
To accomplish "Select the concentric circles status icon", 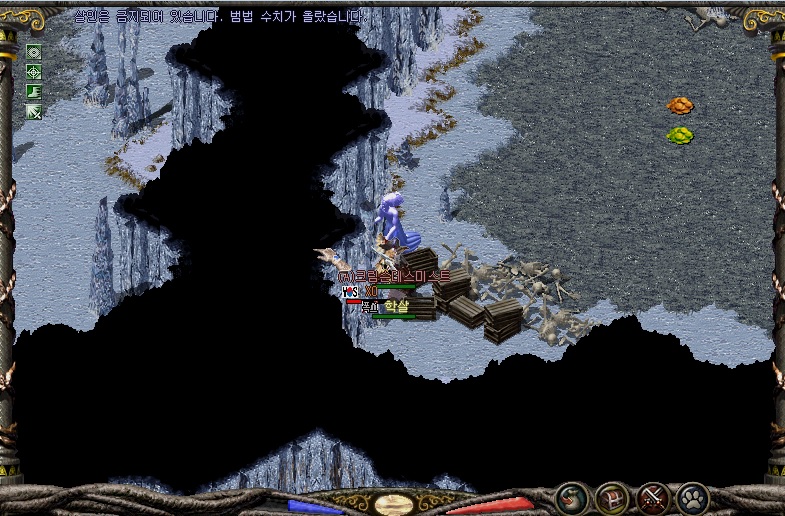I will tap(34, 52).
